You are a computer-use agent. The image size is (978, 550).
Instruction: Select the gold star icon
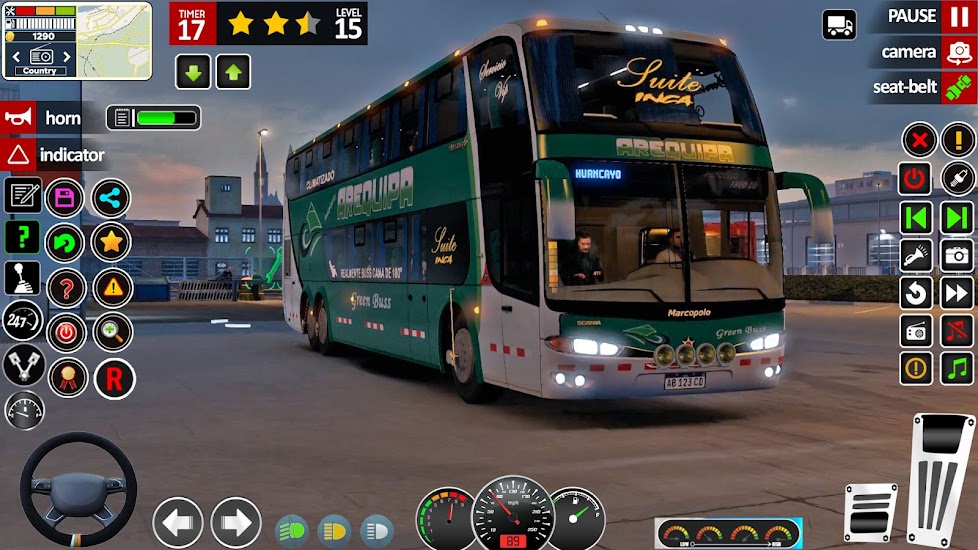coord(111,242)
